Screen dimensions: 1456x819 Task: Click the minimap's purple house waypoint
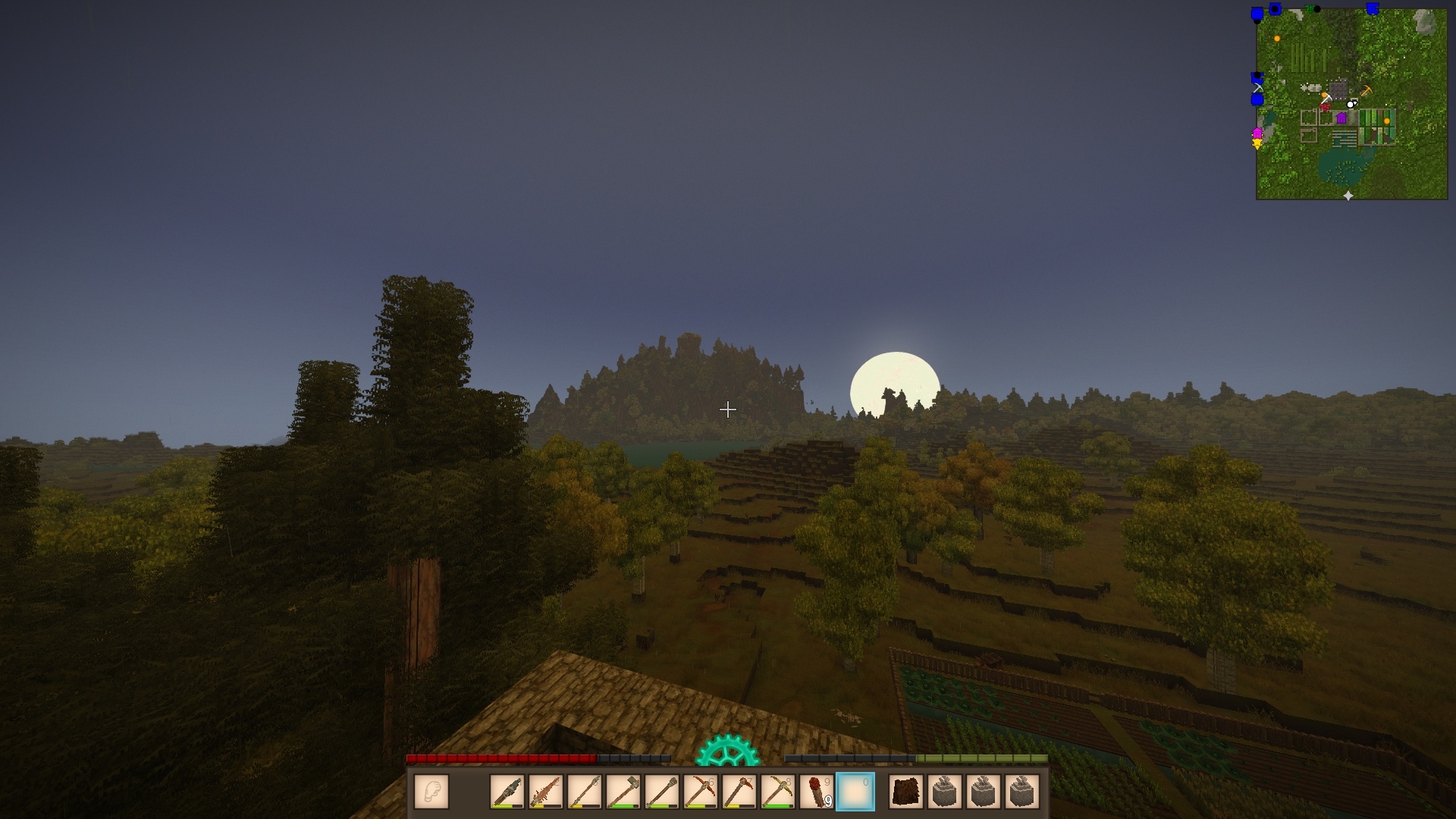point(1341,118)
